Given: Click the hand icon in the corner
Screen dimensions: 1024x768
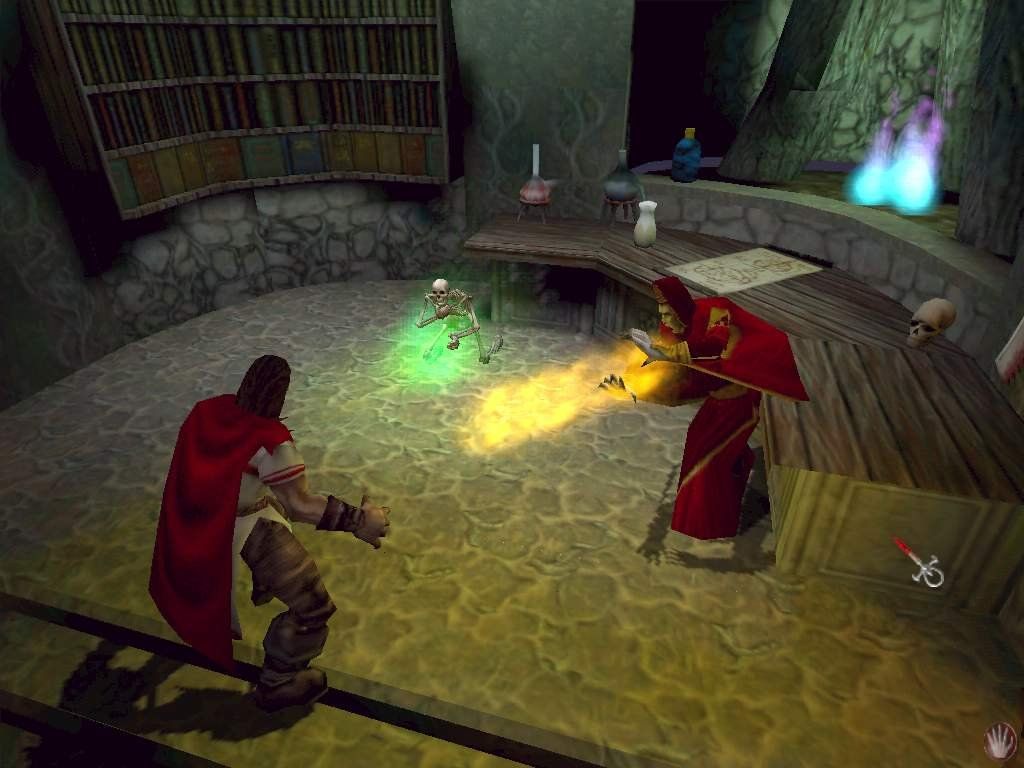Looking at the screenshot, I should click(997, 741).
